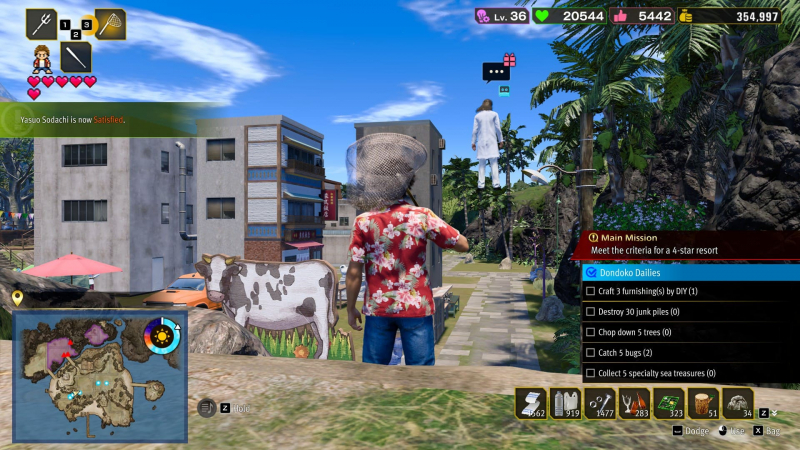The width and height of the screenshot is (800, 450).
Task: Select the bug net tool slot
Action: 109,23
